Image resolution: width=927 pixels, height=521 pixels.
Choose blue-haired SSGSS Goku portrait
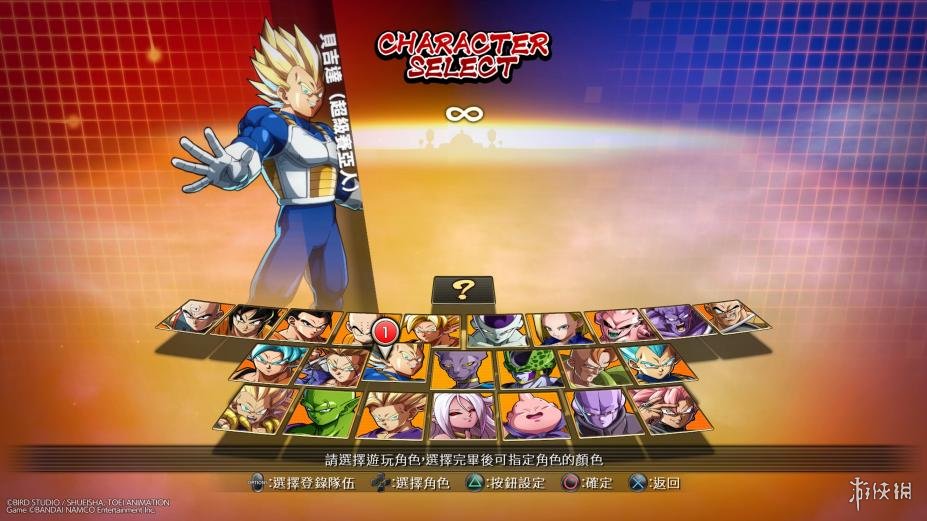click(267, 362)
